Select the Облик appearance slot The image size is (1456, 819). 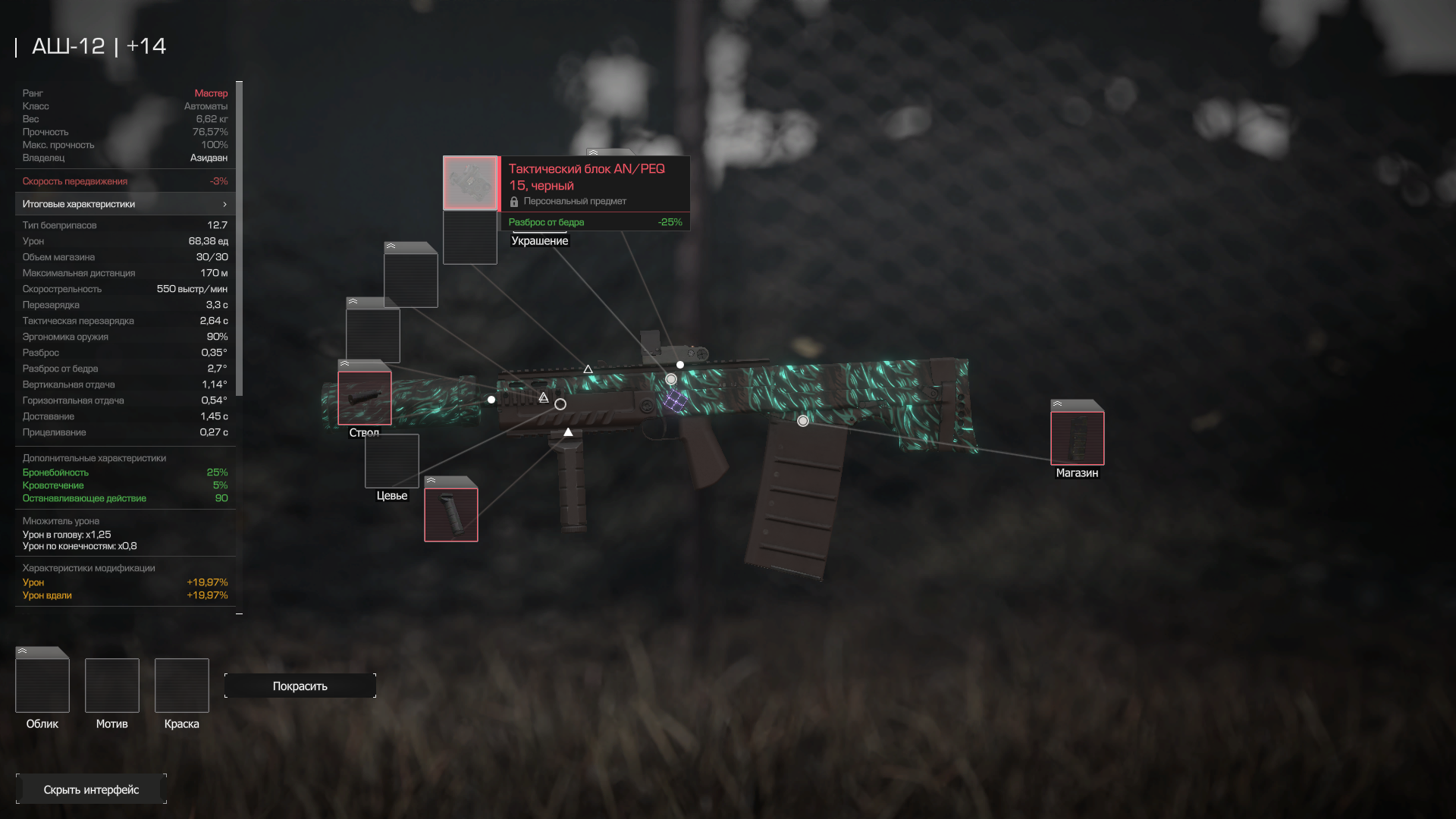click(42, 685)
